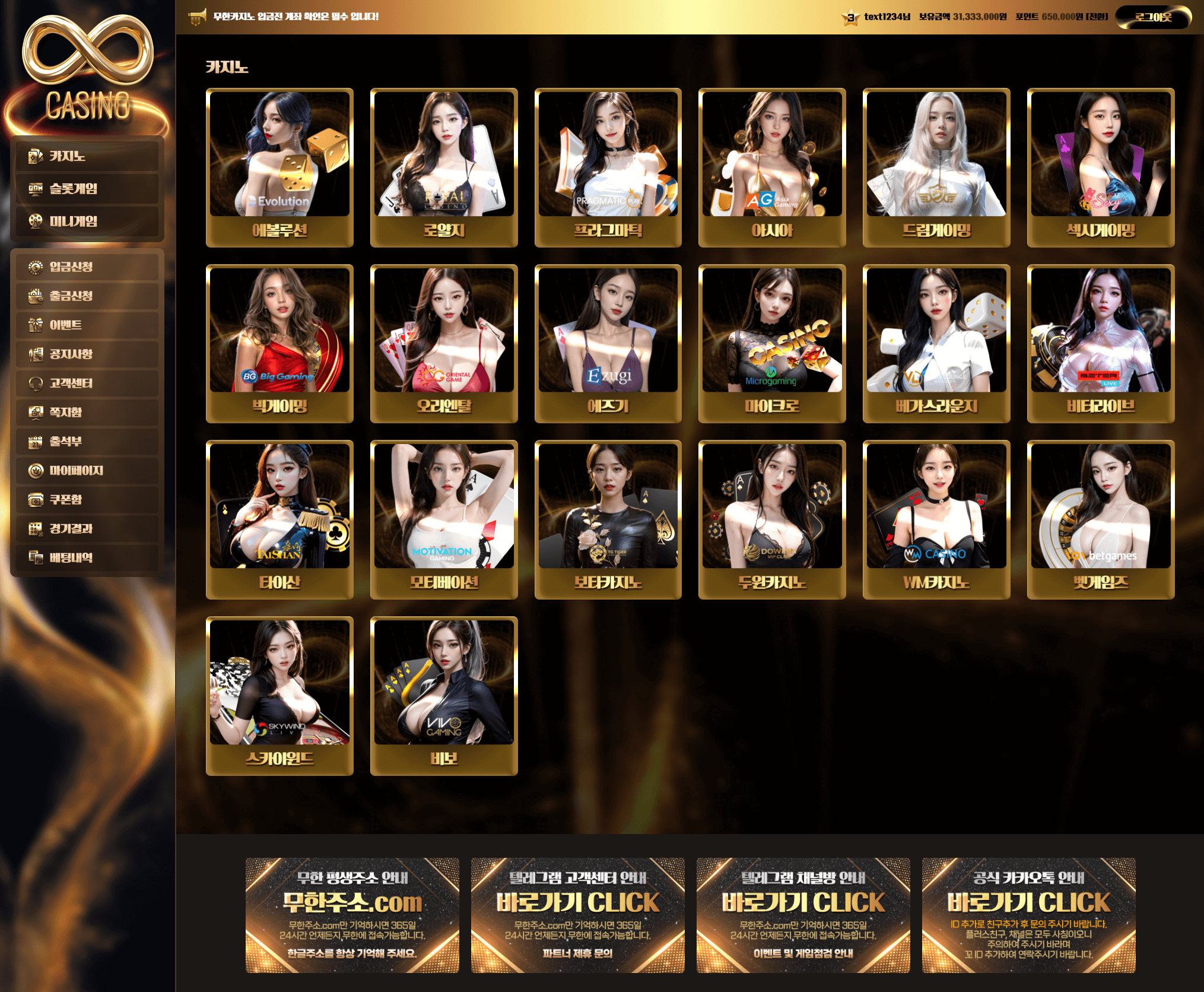1204x992 pixels.
Task: Open the 섹시게이밍 casino tile
Action: click(x=1100, y=167)
